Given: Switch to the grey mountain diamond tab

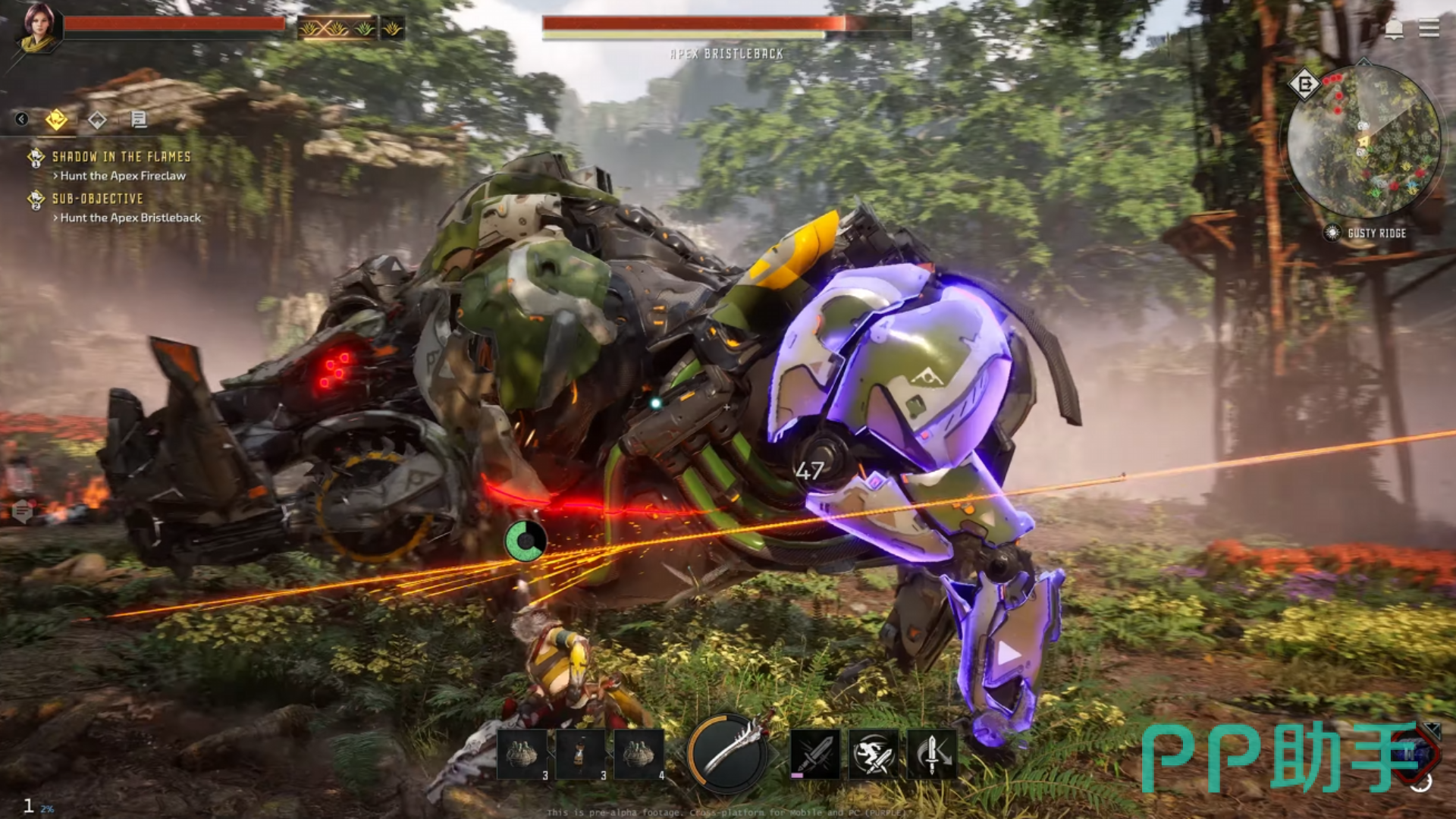Looking at the screenshot, I should pyautogui.click(x=97, y=120).
